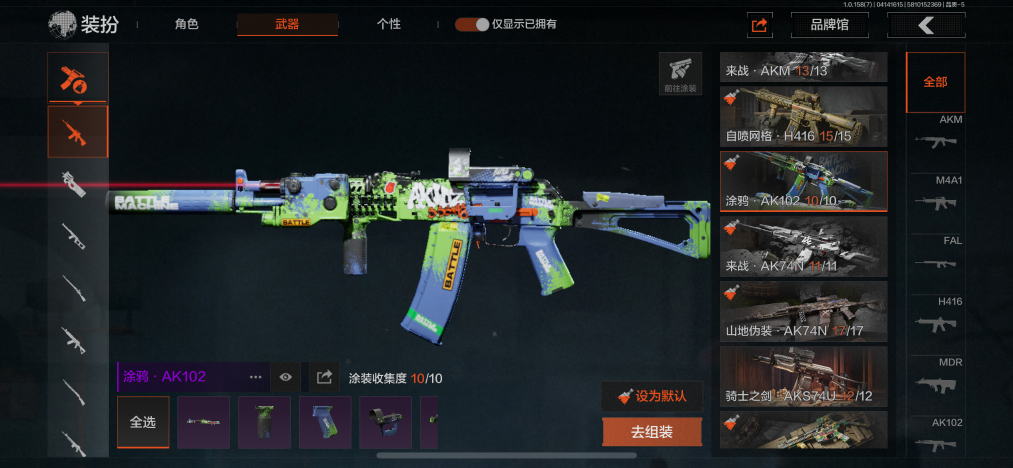1013x468 pixels.
Task: Select the 自喷网格 H416 skin
Action: click(804, 116)
